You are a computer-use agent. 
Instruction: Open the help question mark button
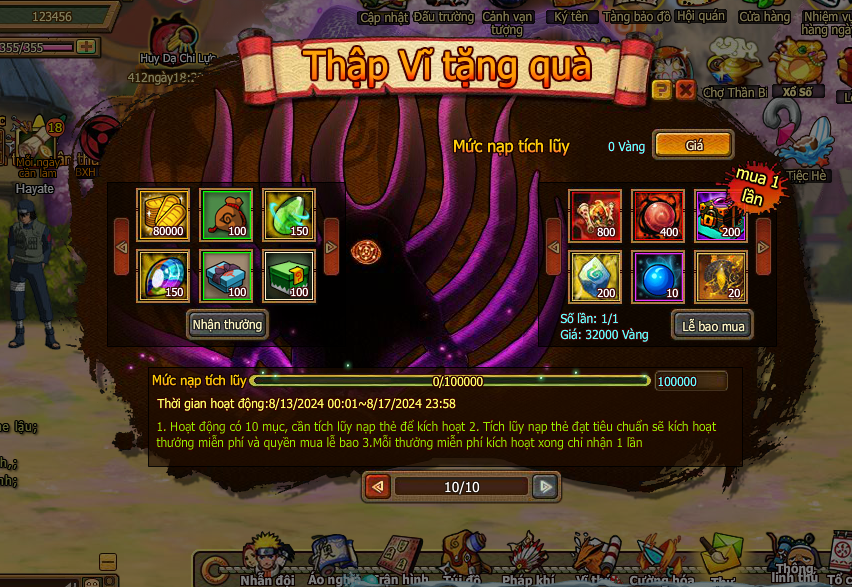click(661, 90)
